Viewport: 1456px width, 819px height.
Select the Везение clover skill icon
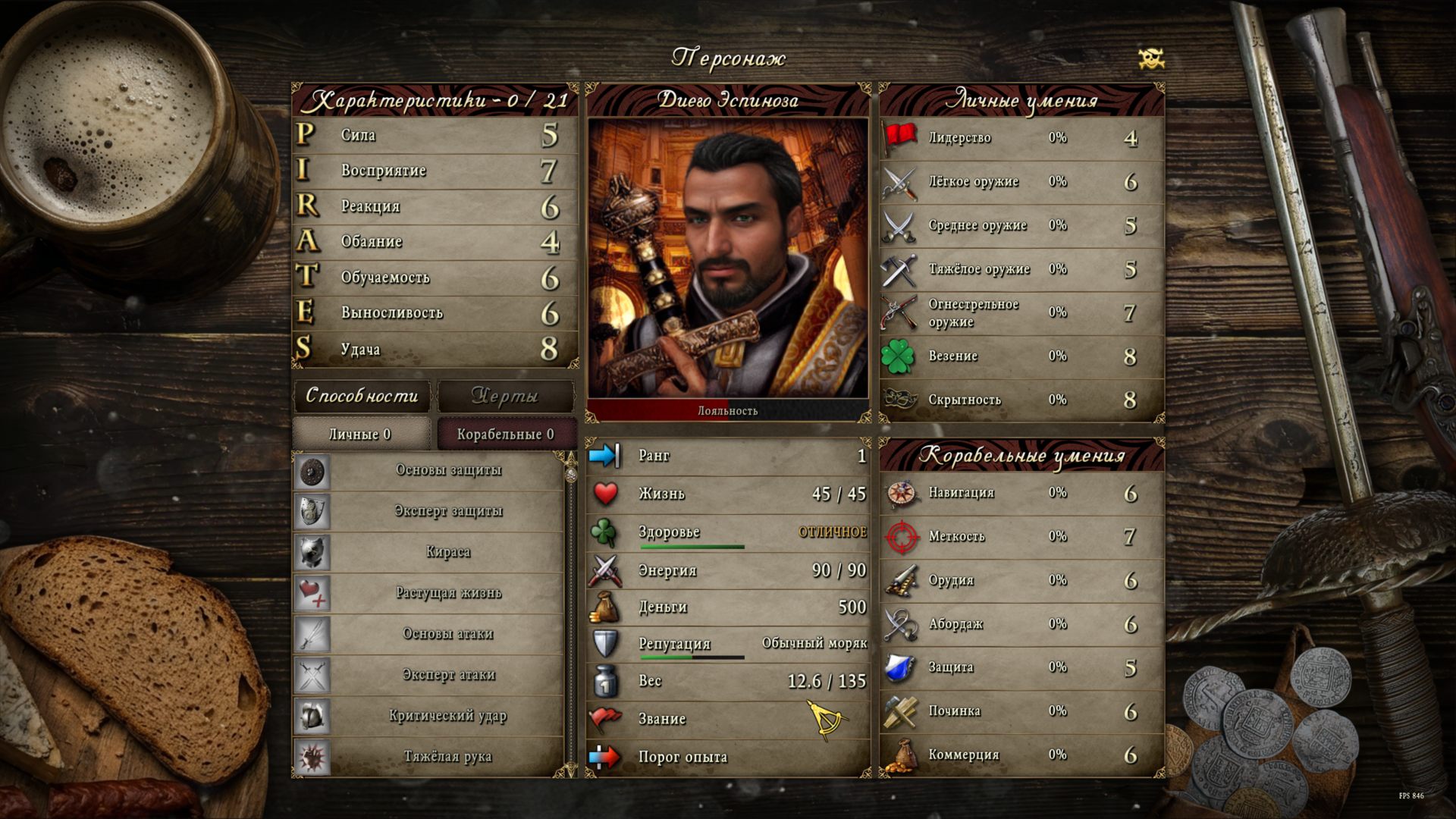tap(899, 356)
